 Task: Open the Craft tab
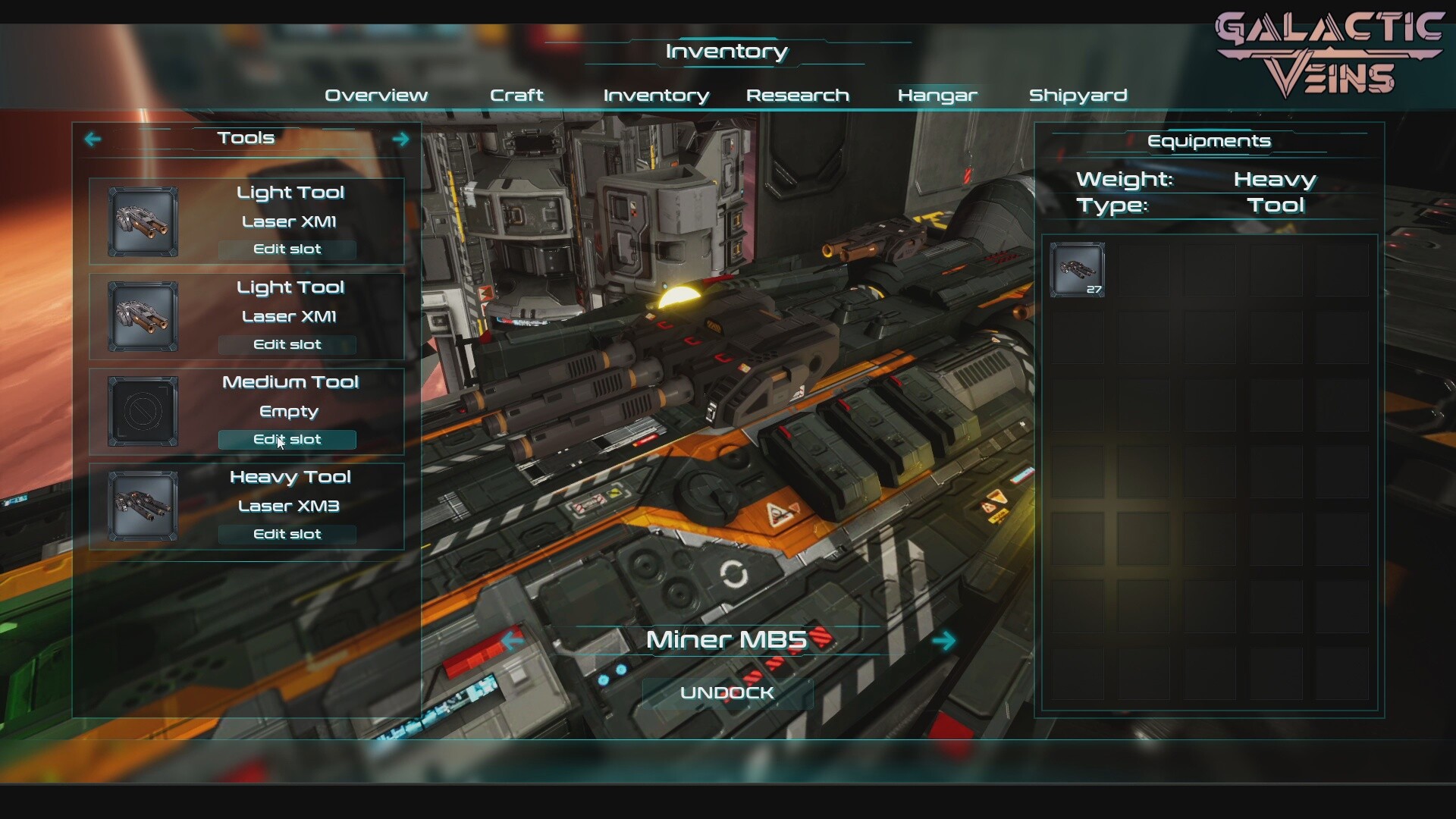[516, 96]
